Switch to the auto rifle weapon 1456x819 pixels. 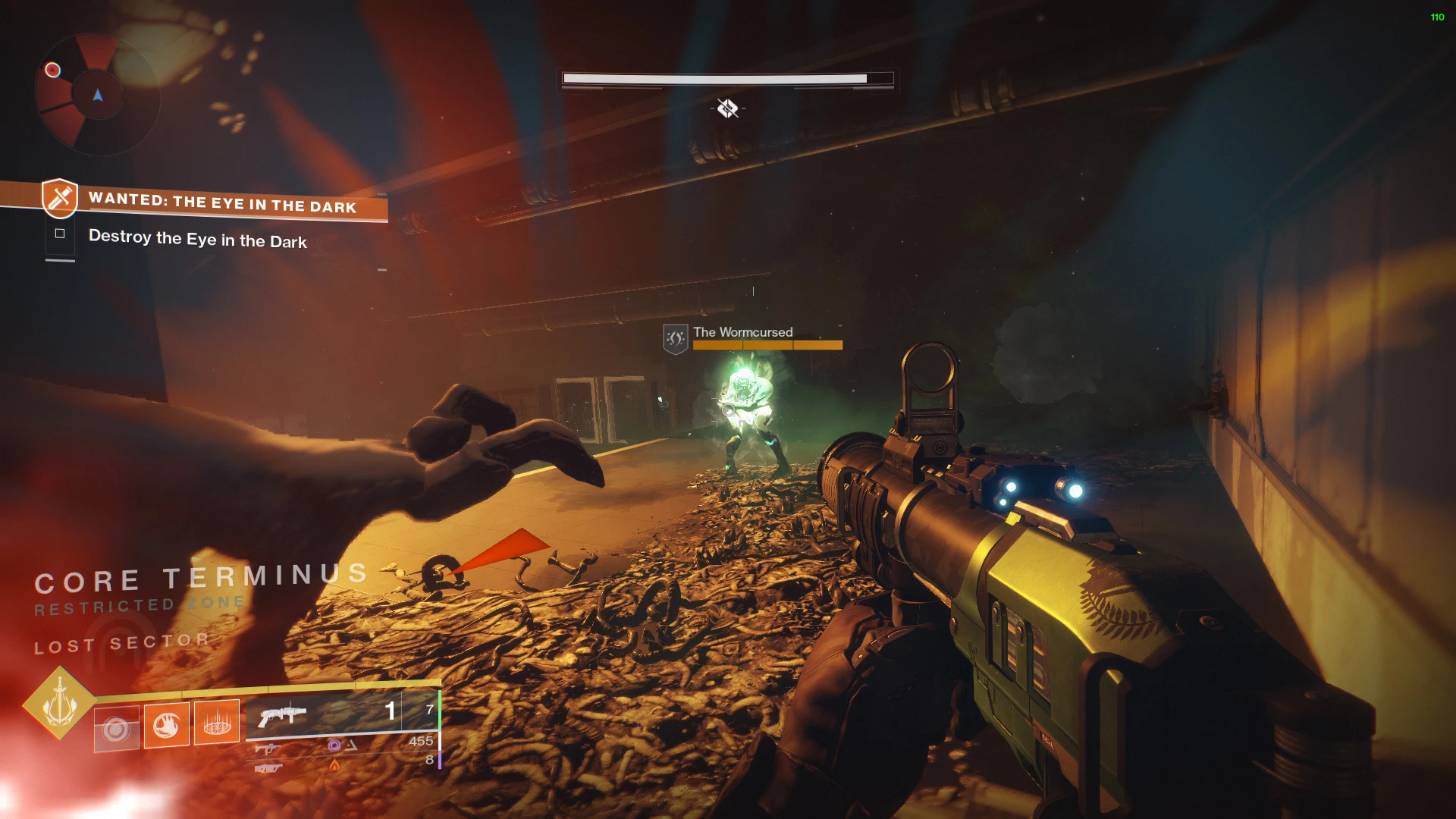pyautogui.click(x=267, y=749)
